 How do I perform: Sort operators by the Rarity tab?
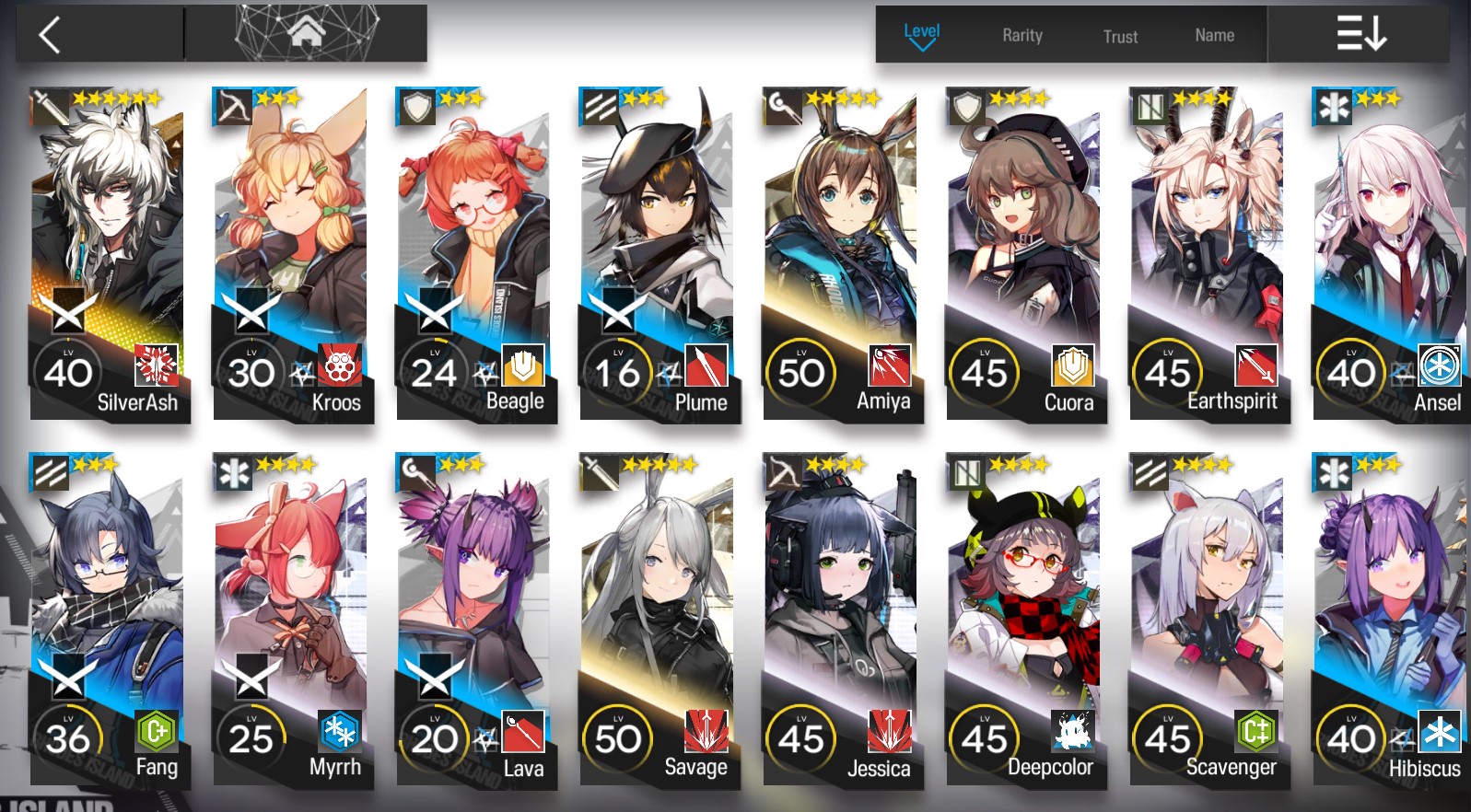tap(1021, 35)
